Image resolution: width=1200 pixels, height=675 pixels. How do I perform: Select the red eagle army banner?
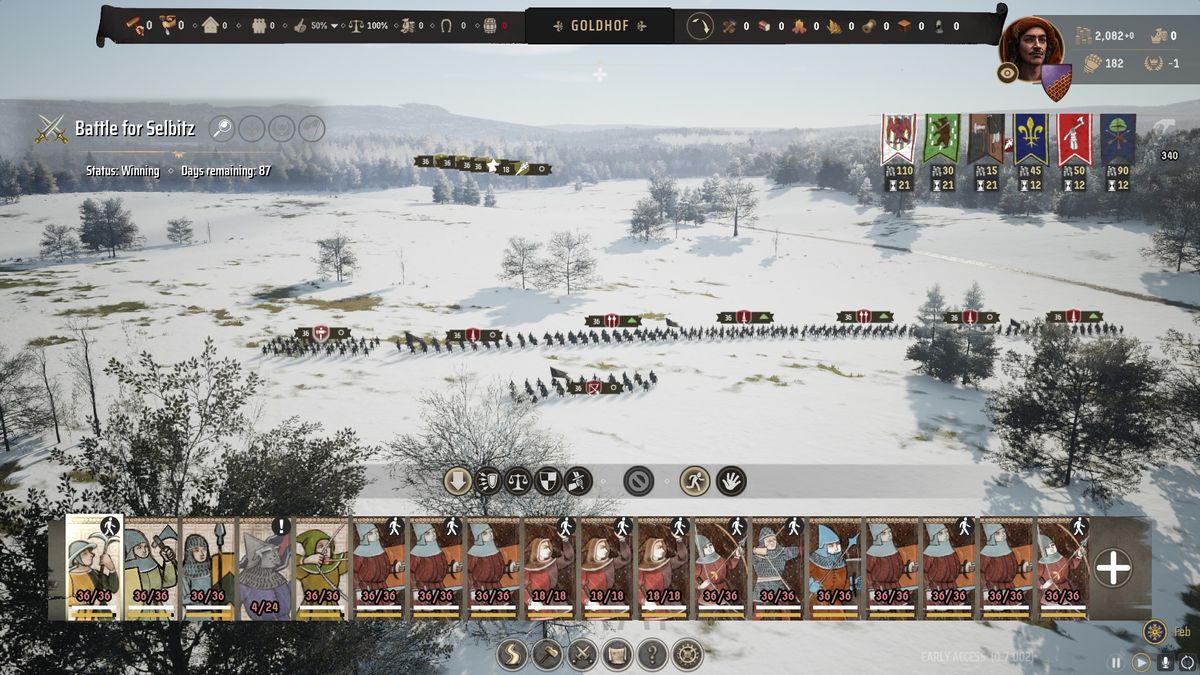point(898,138)
